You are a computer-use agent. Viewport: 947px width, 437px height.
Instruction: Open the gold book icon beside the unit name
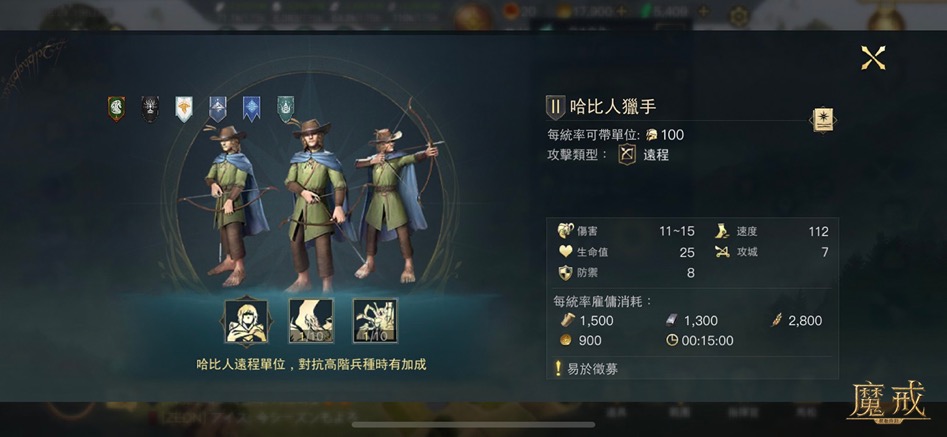822,120
